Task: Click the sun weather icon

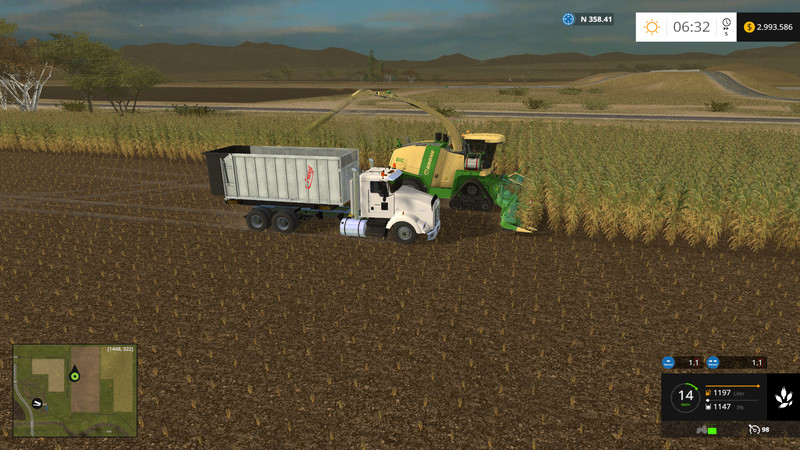Action: pyautogui.click(x=652, y=27)
